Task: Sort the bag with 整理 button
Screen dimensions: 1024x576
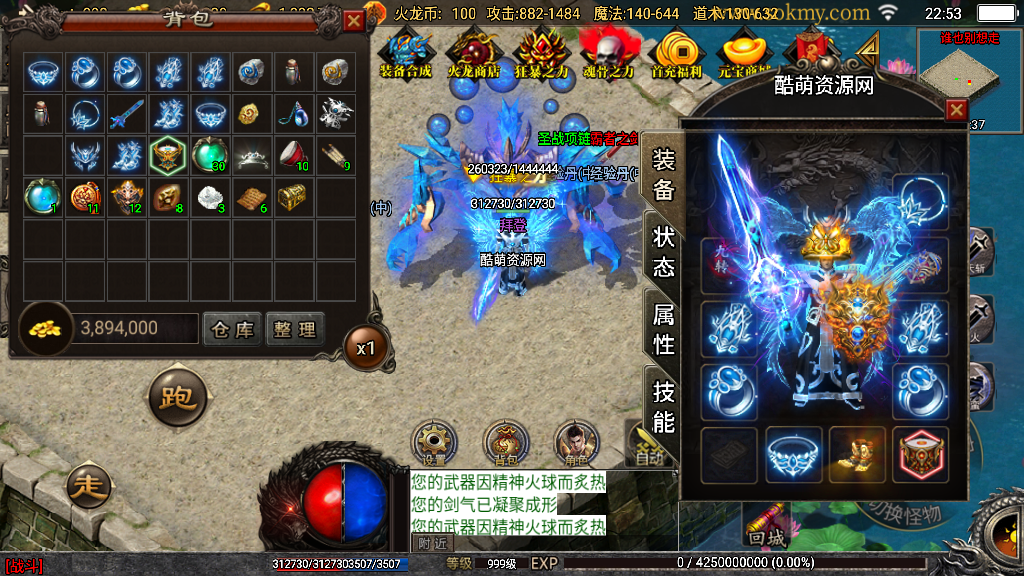Action: pos(294,328)
